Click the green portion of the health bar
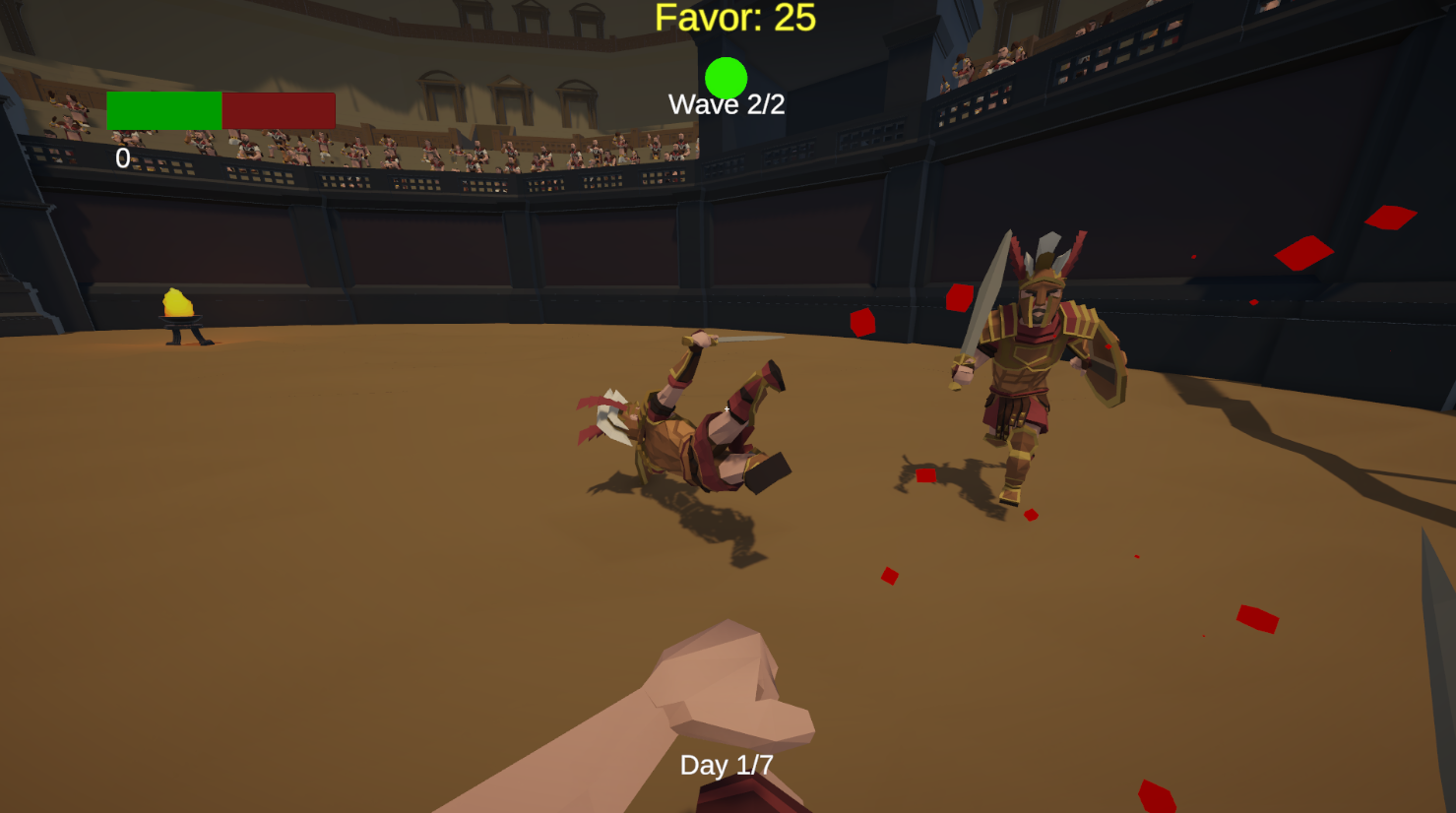Screen dimensions: 1456x813 pos(163,108)
